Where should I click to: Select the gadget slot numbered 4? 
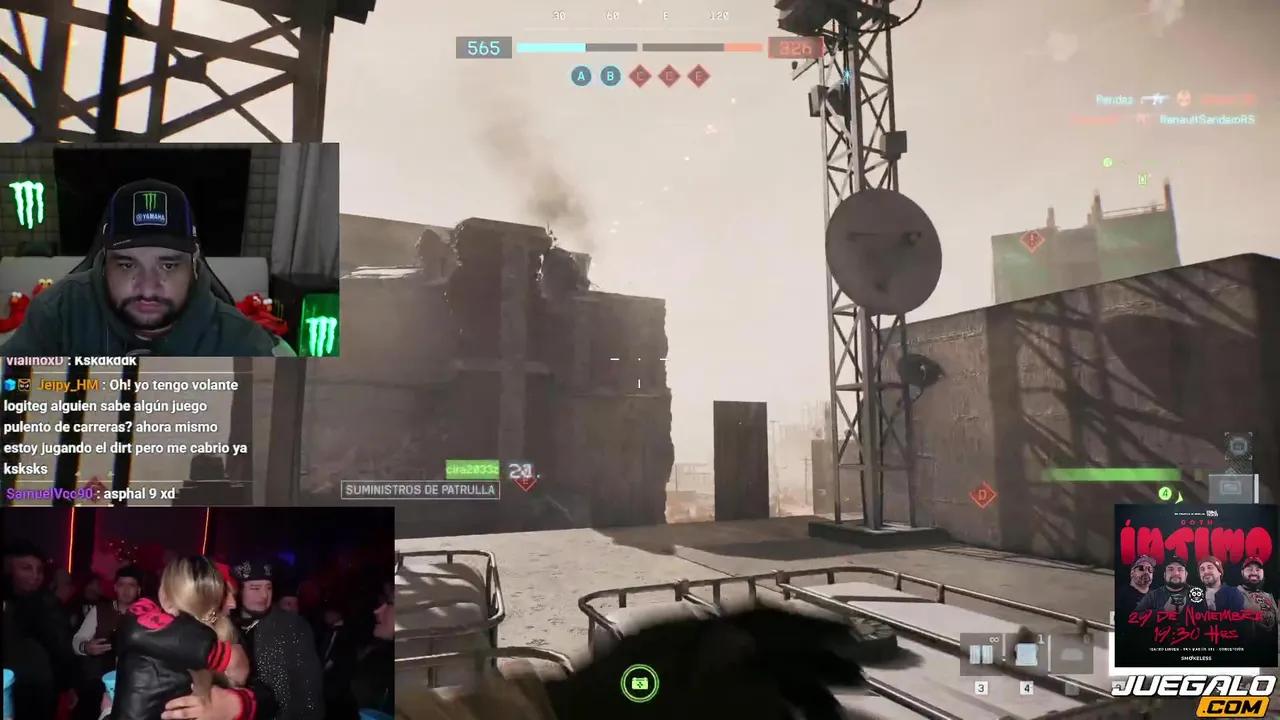tap(1026, 655)
